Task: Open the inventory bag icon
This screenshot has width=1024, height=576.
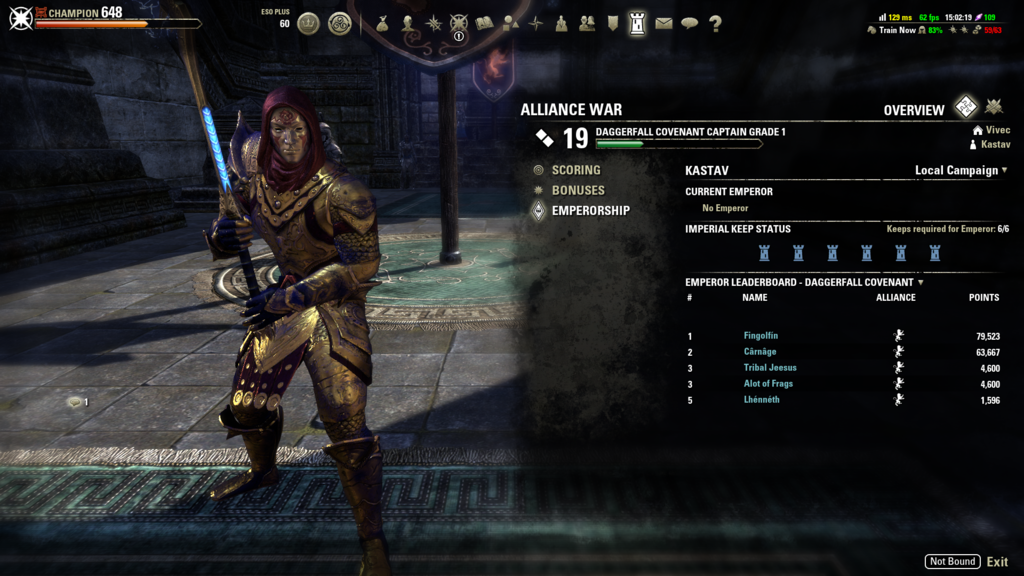Action: tap(382, 24)
